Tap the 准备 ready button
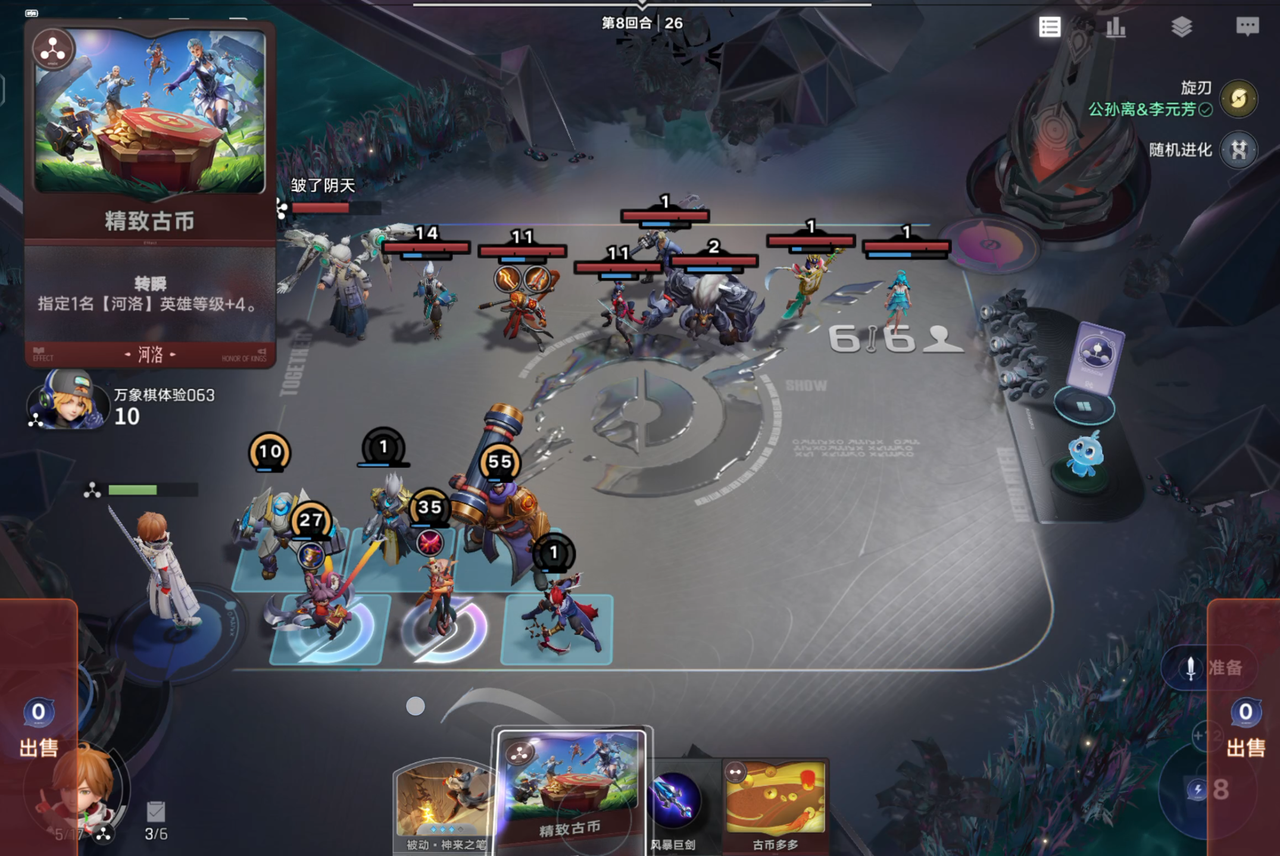1280x856 pixels. click(x=1214, y=668)
